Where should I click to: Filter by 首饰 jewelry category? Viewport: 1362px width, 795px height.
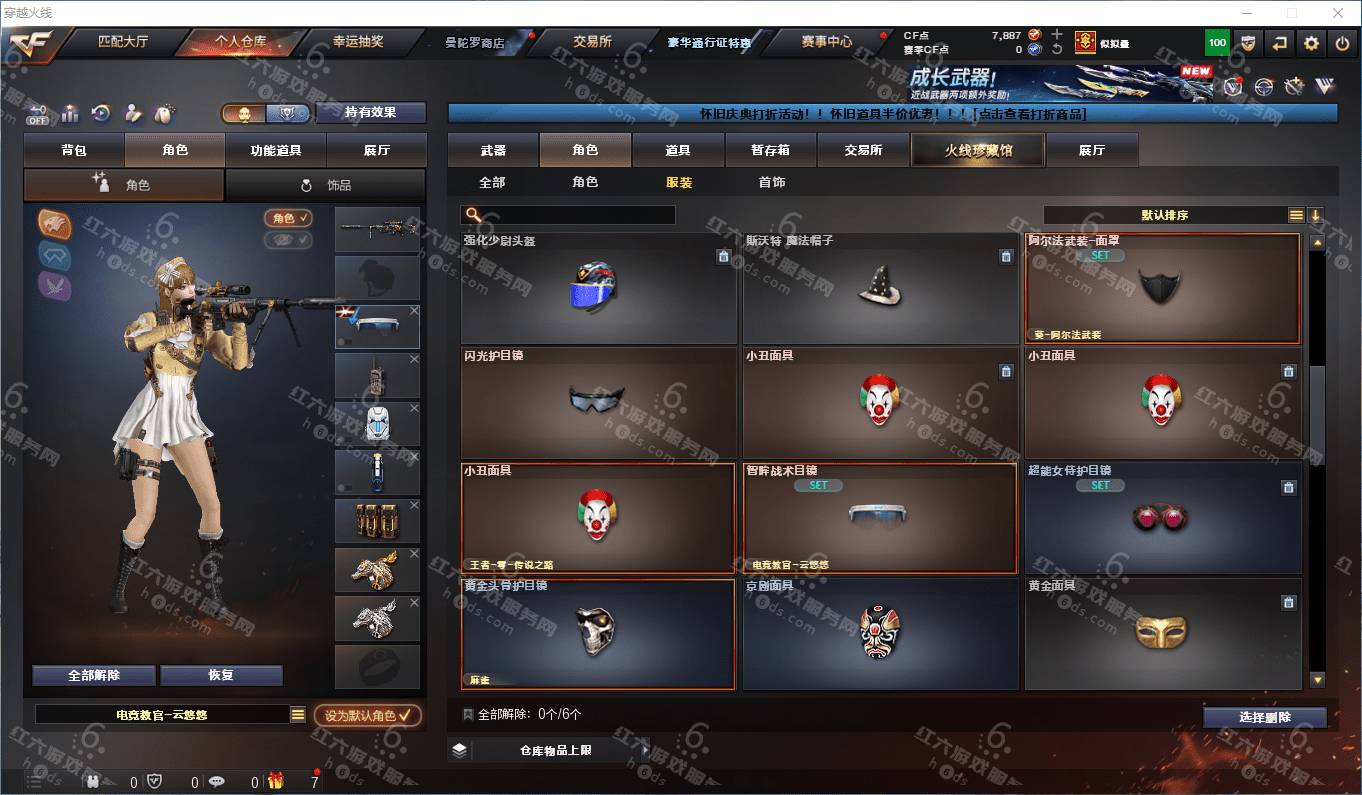click(x=771, y=182)
